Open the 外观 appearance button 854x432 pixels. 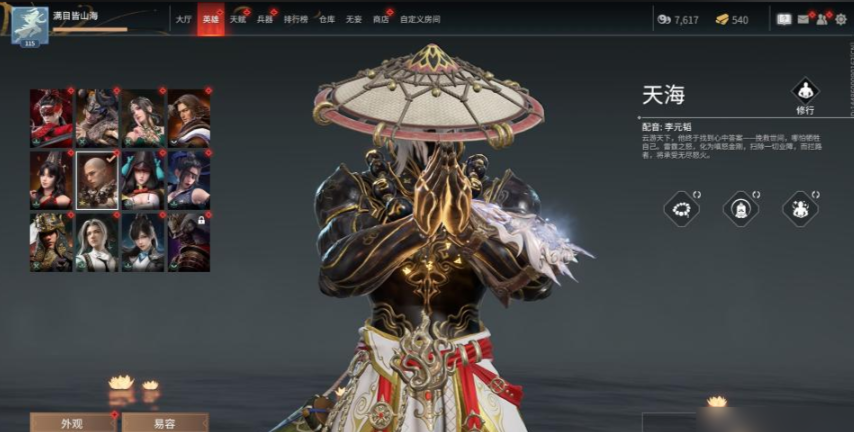[x=70, y=422]
